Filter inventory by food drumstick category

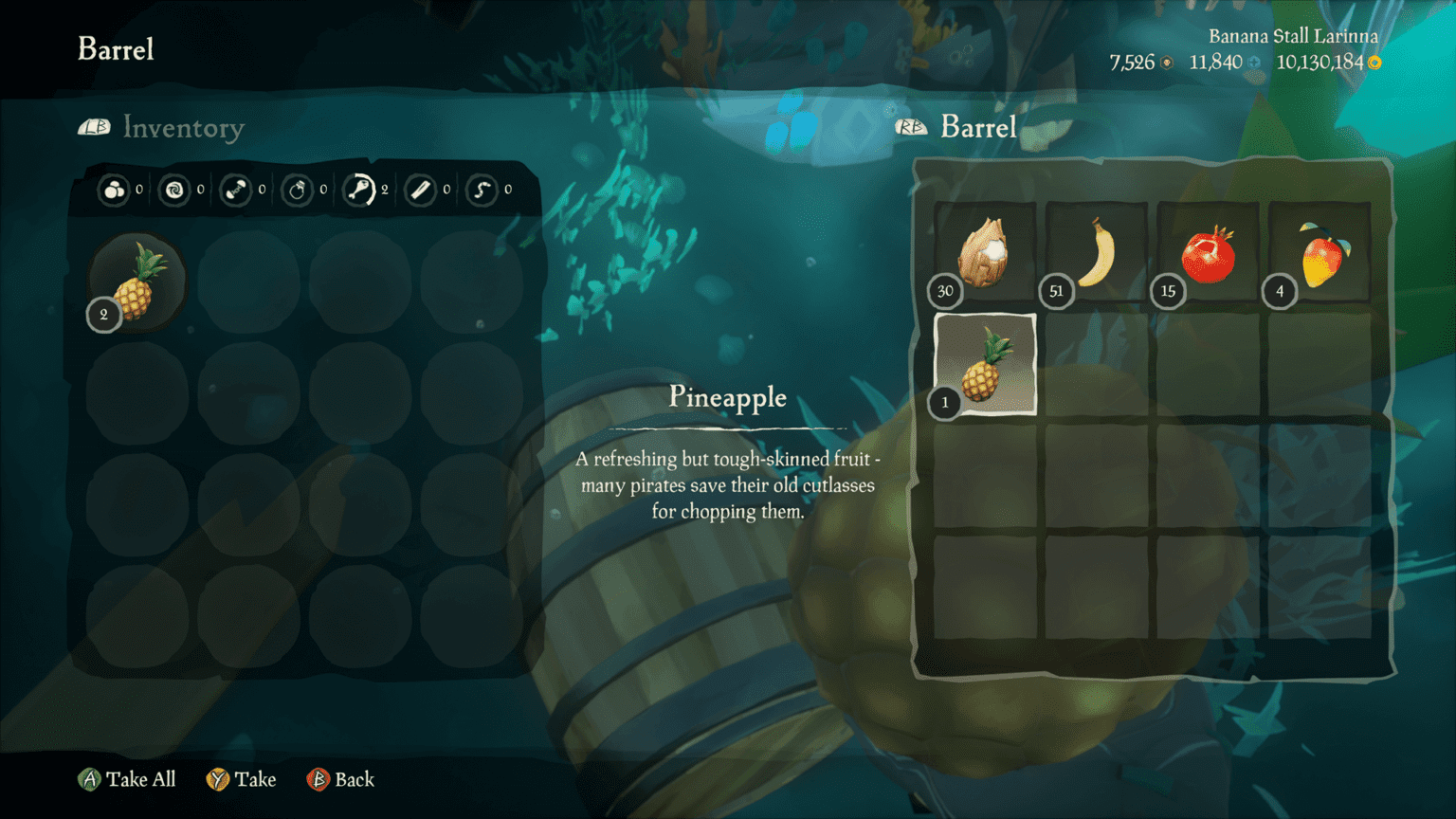[359, 191]
